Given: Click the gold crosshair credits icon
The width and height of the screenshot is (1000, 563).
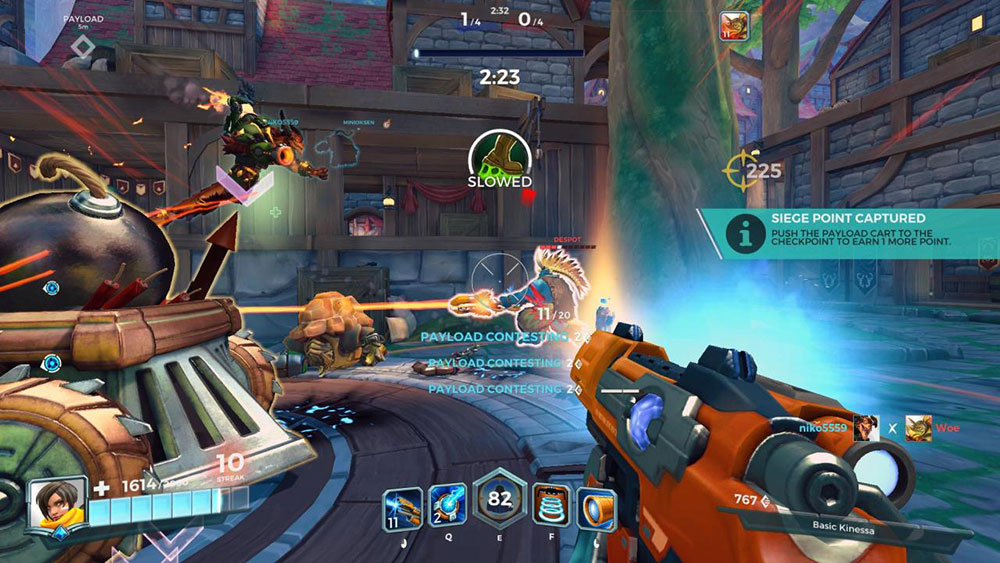Looking at the screenshot, I should coord(739,171).
